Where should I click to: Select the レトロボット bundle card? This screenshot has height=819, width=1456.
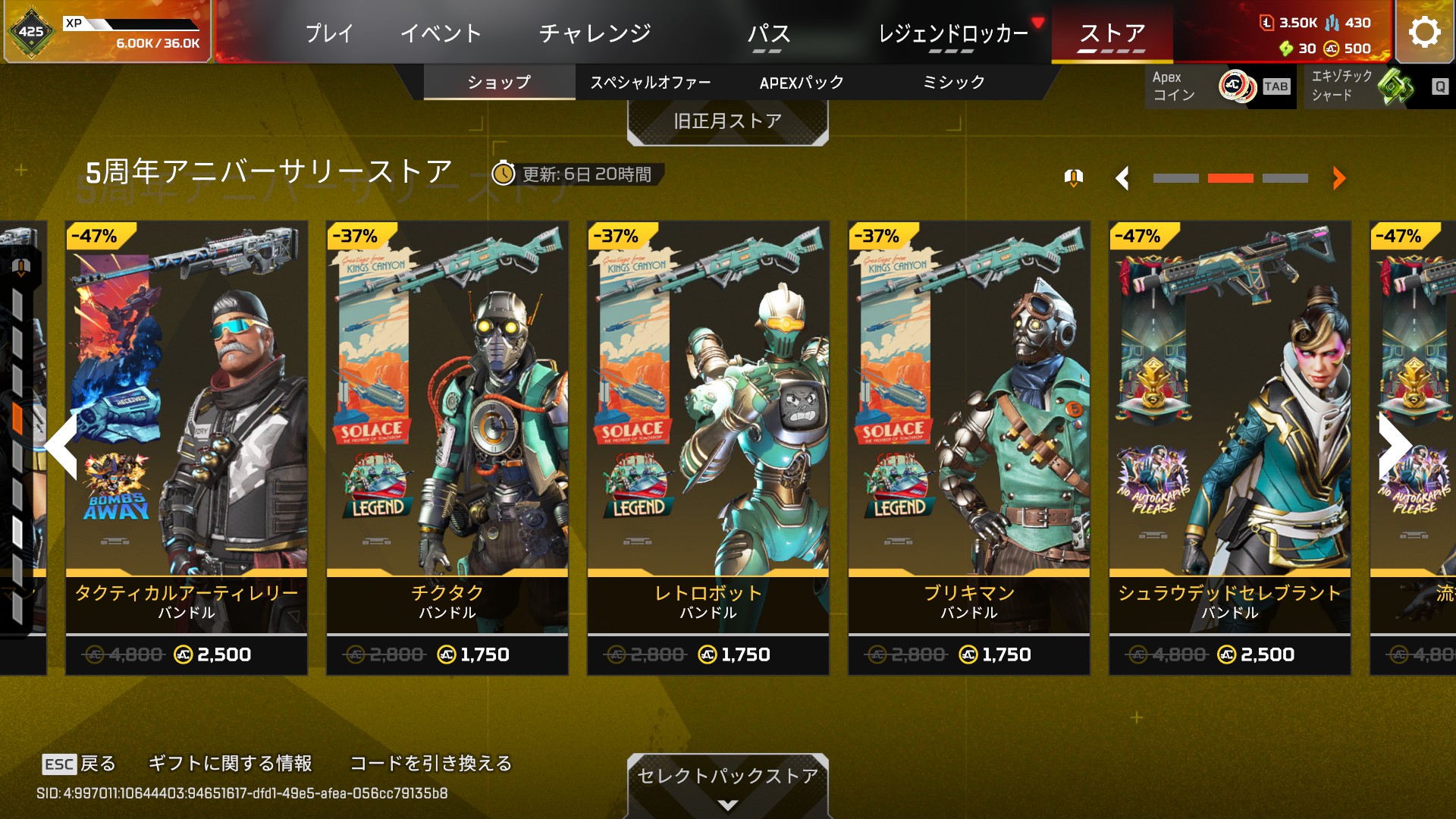[708, 447]
